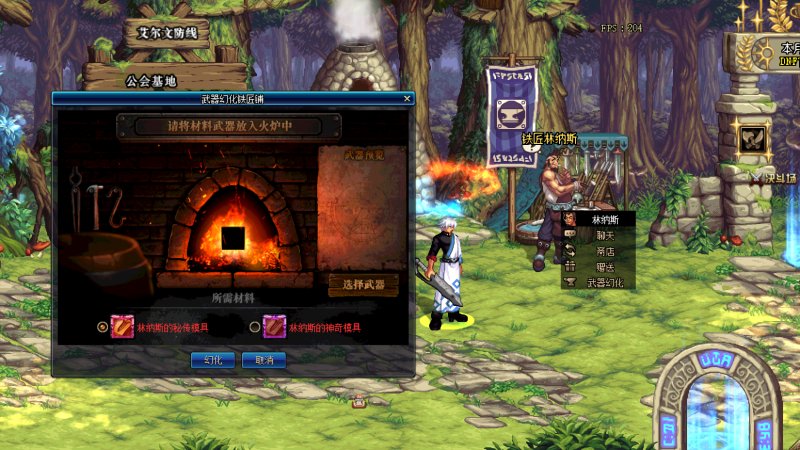
Task: Select the 林纳斯的神奇模具 material radio option
Action: tap(255, 327)
